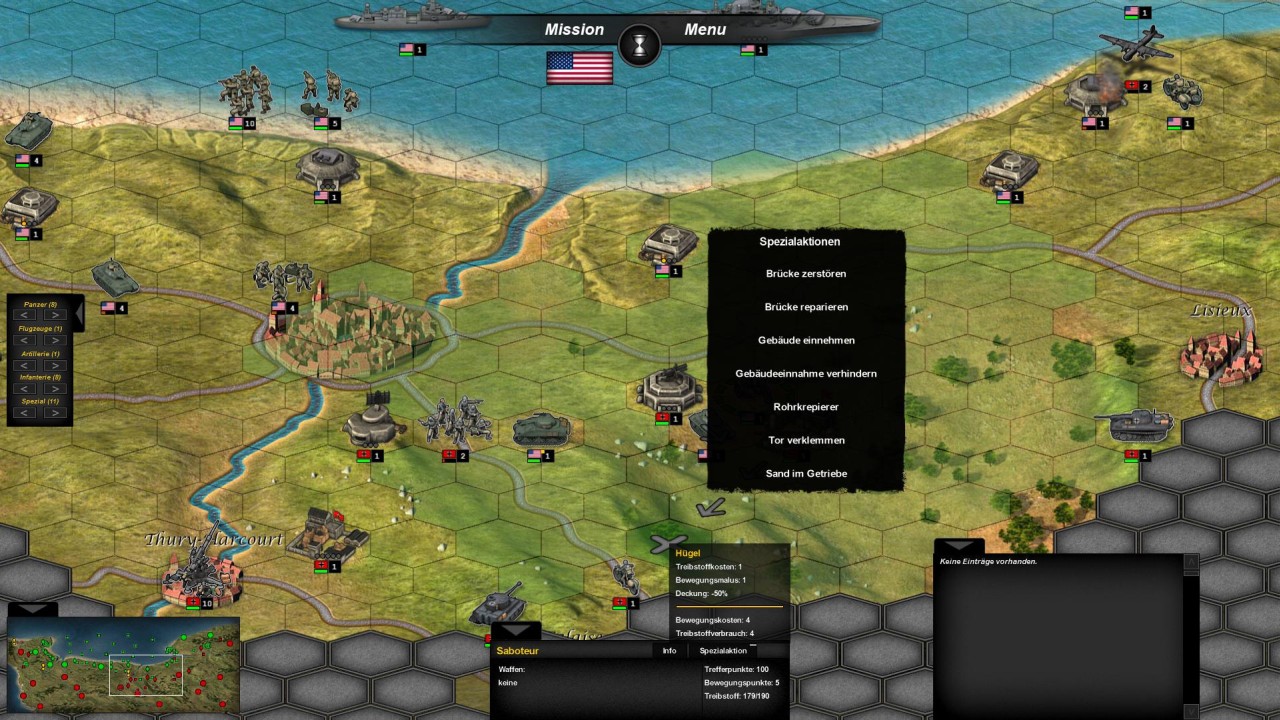The width and height of the screenshot is (1280, 720).
Task: Select 'Gebäudeeinnahme verhindern' action
Action: tap(806, 374)
